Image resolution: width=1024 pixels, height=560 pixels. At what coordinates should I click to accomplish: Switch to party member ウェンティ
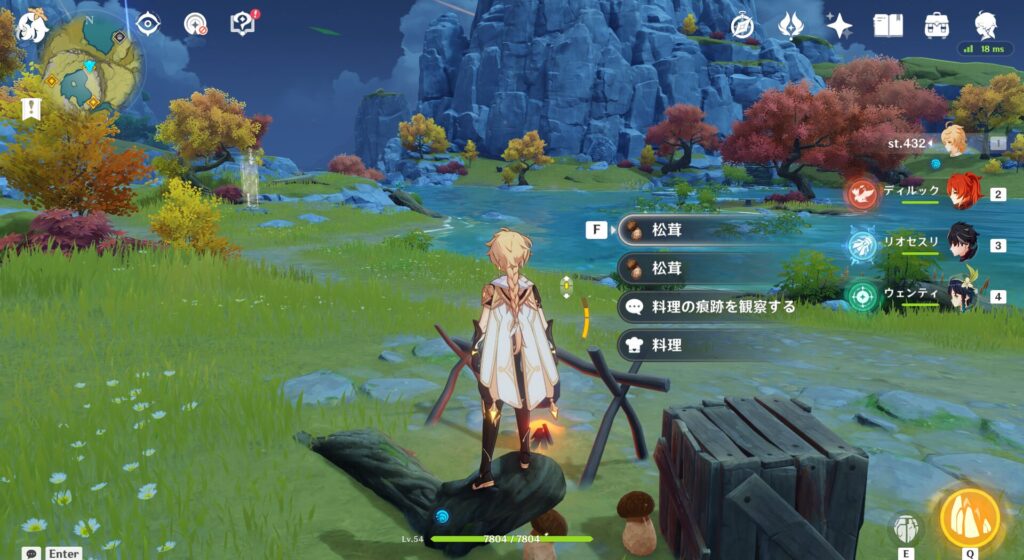[x=963, y=295]
